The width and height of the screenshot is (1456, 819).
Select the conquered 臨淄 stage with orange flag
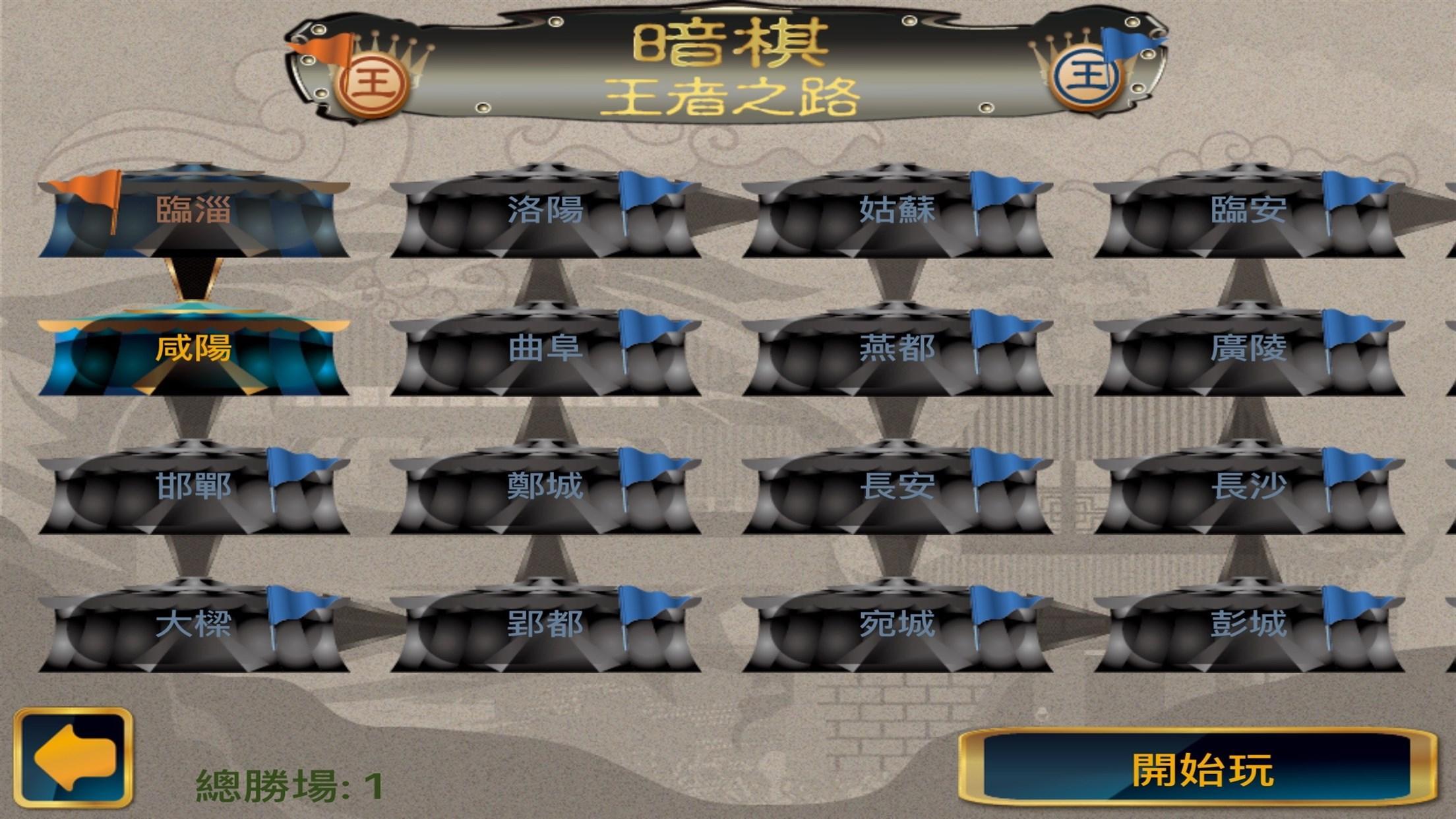(x=195, y=211)
